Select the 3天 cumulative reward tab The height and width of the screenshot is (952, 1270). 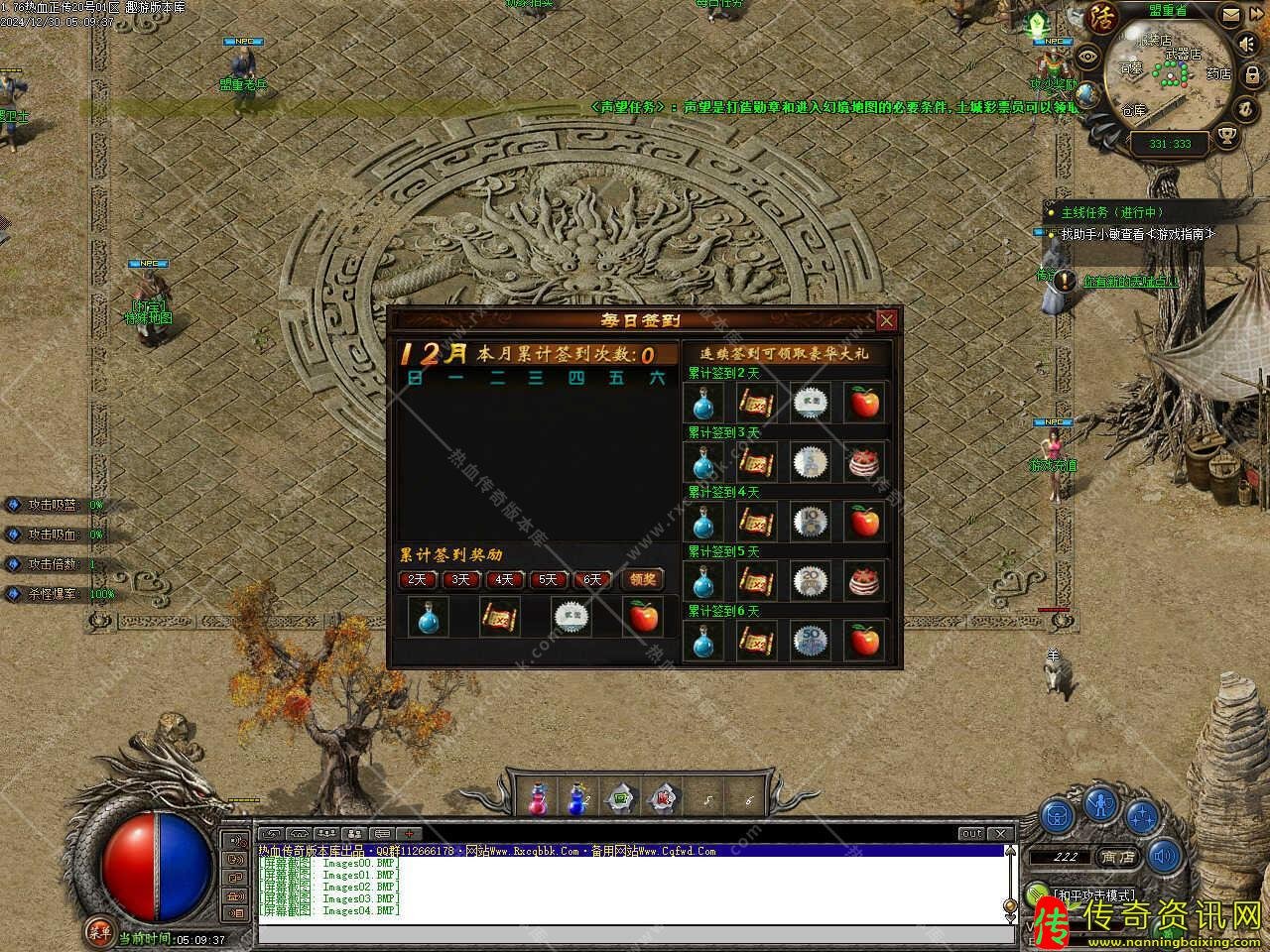point(460,579)
